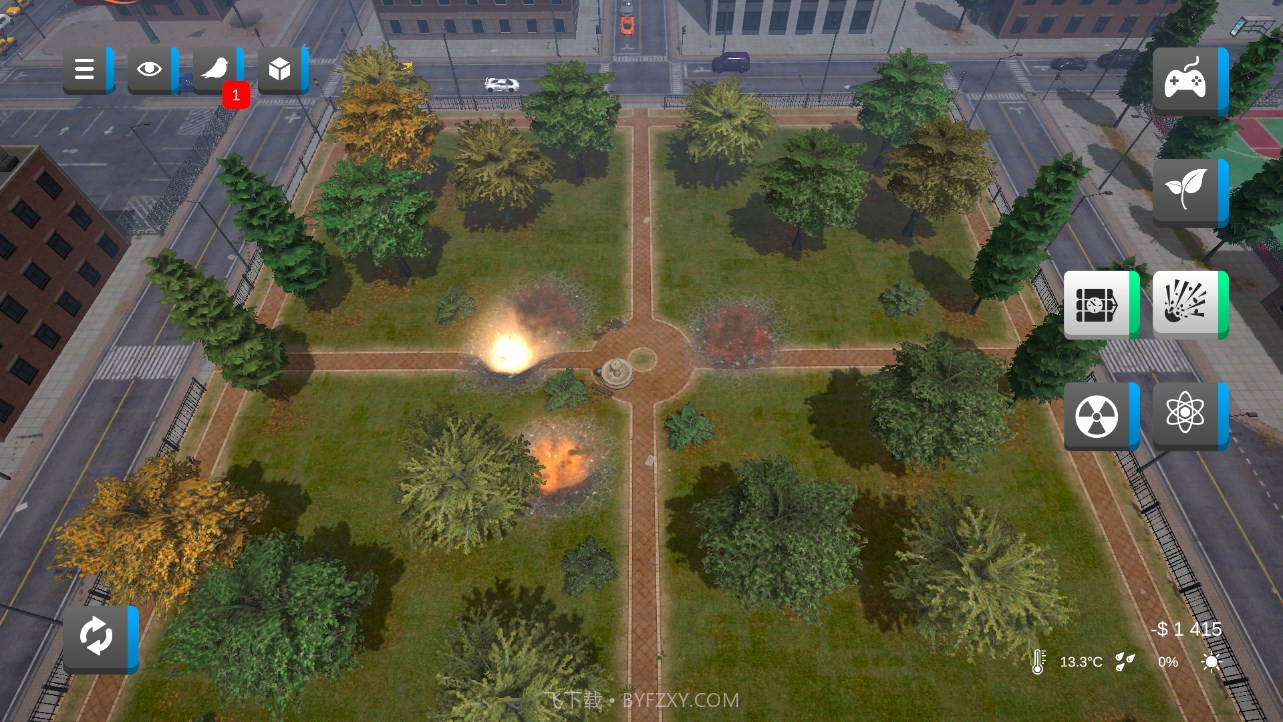Screen dimensions: 1283x722
Task: Select the 3D cube button
Action: point(281,70)
